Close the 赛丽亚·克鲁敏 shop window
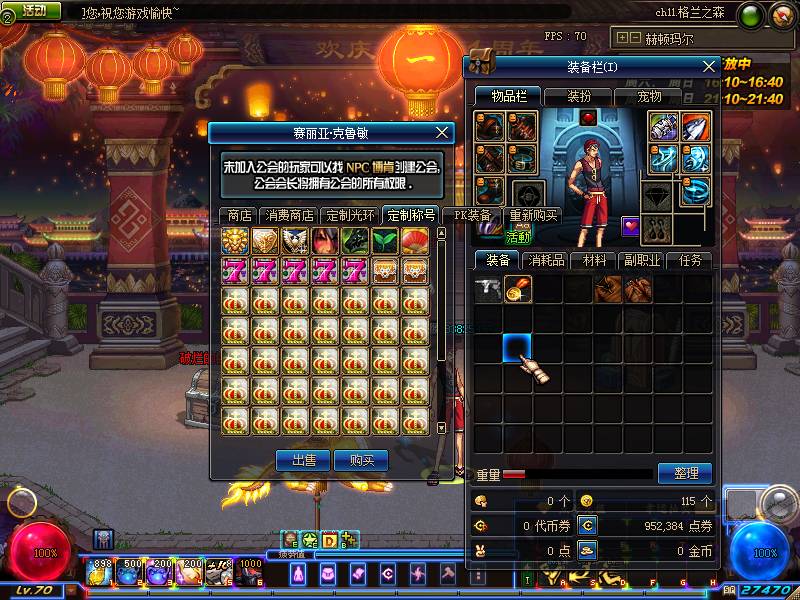Screen dimensions: 800x600 coord(443,132)
